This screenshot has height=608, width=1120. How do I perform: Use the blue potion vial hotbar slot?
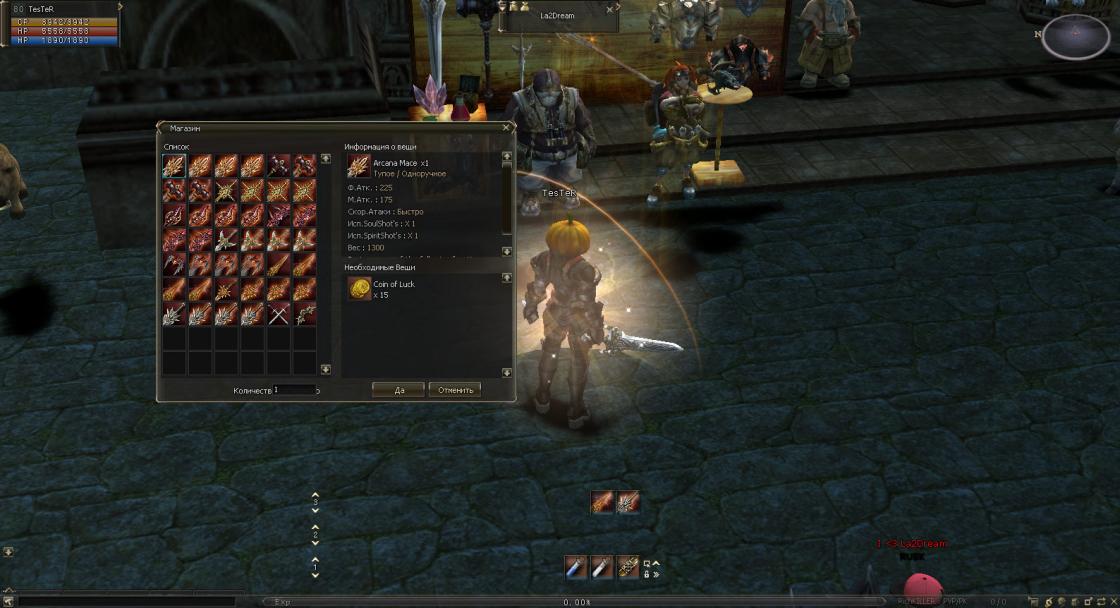click(x=575, y=568)
